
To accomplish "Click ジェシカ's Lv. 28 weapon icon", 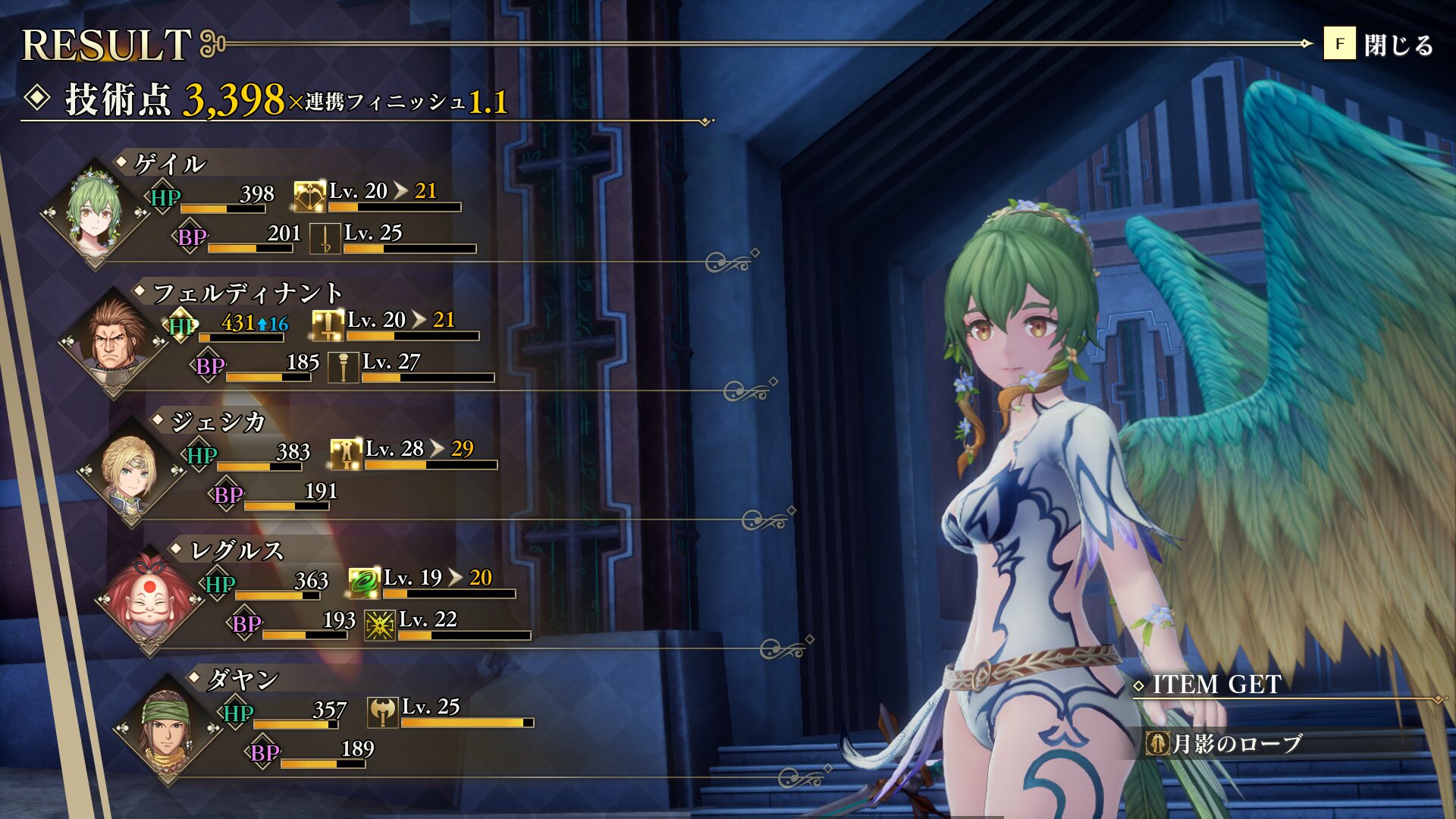I will [x=346, y=454].
